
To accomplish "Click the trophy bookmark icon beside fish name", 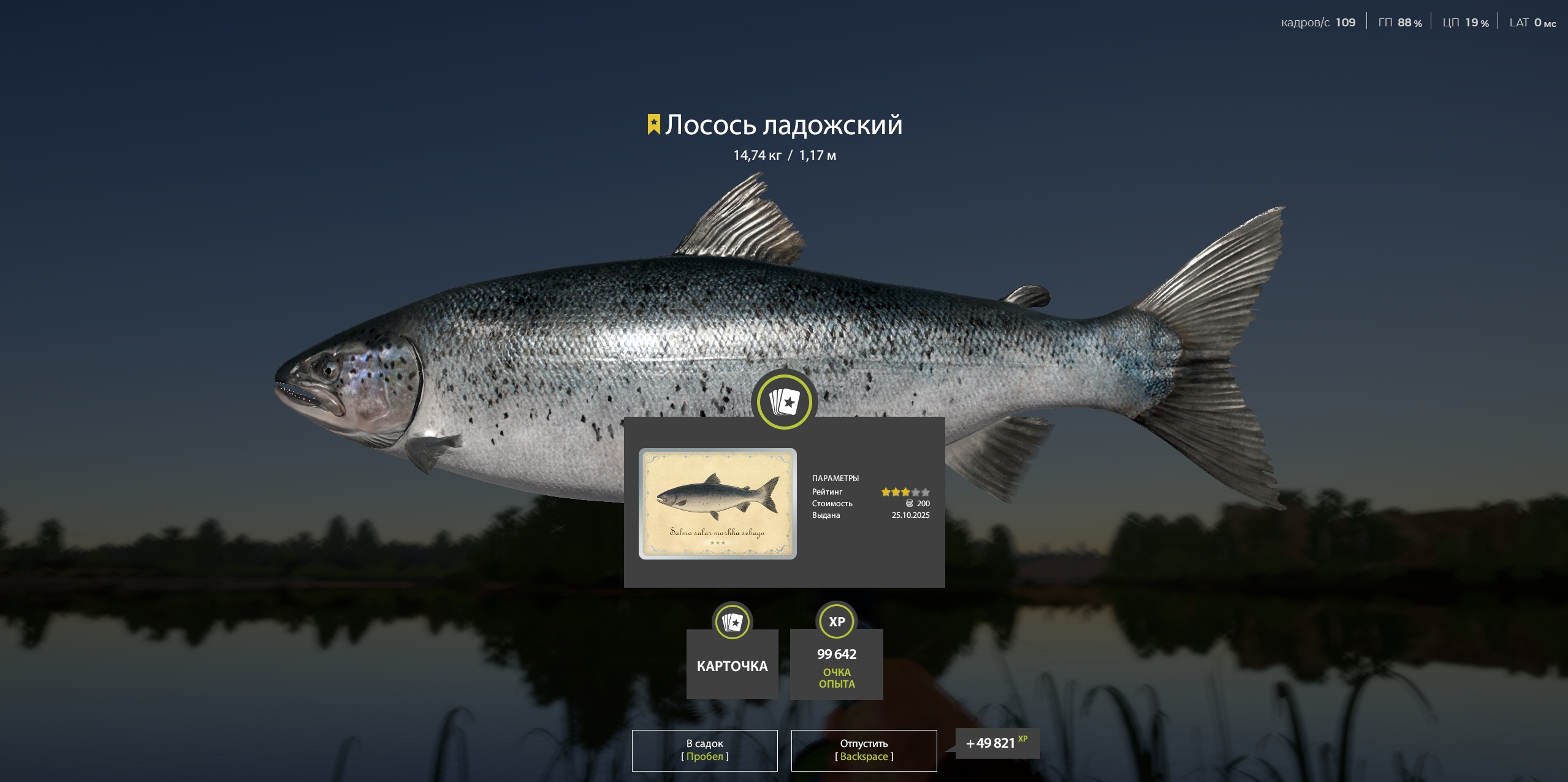I will (653, 124).
